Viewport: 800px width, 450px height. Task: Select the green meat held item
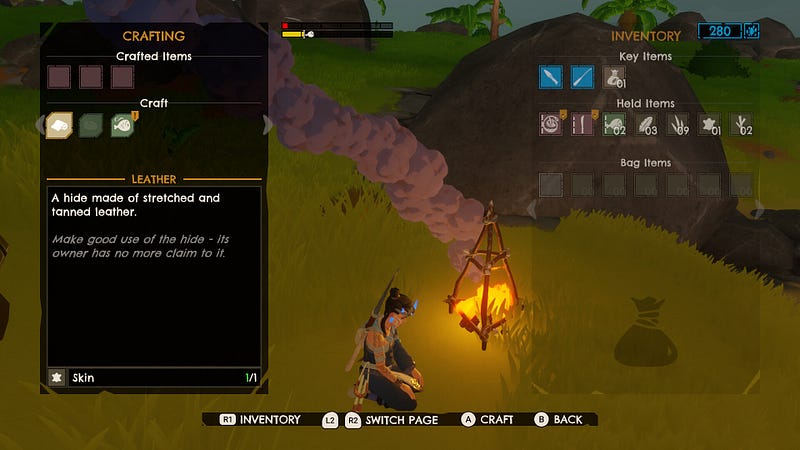(x=614, y=124)
